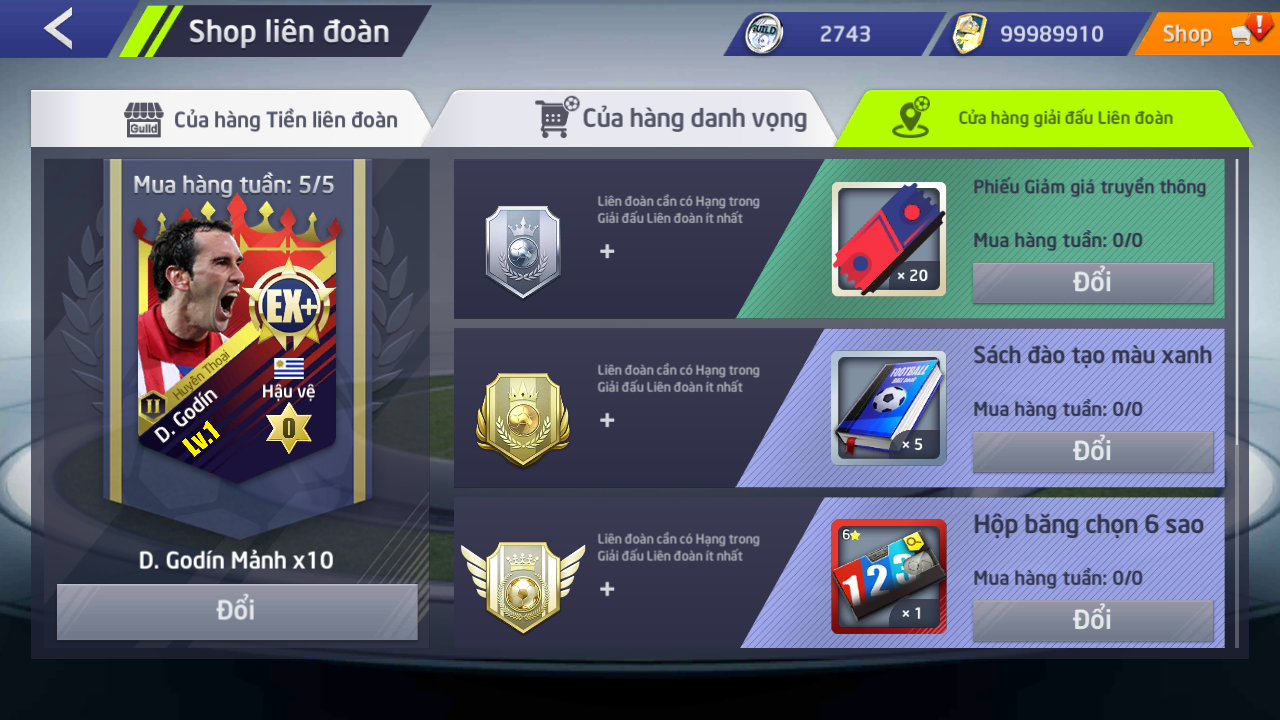Viewport: 1280px width, 720px height.
Task: Go back using the arrow button
Action: [58, 29]
